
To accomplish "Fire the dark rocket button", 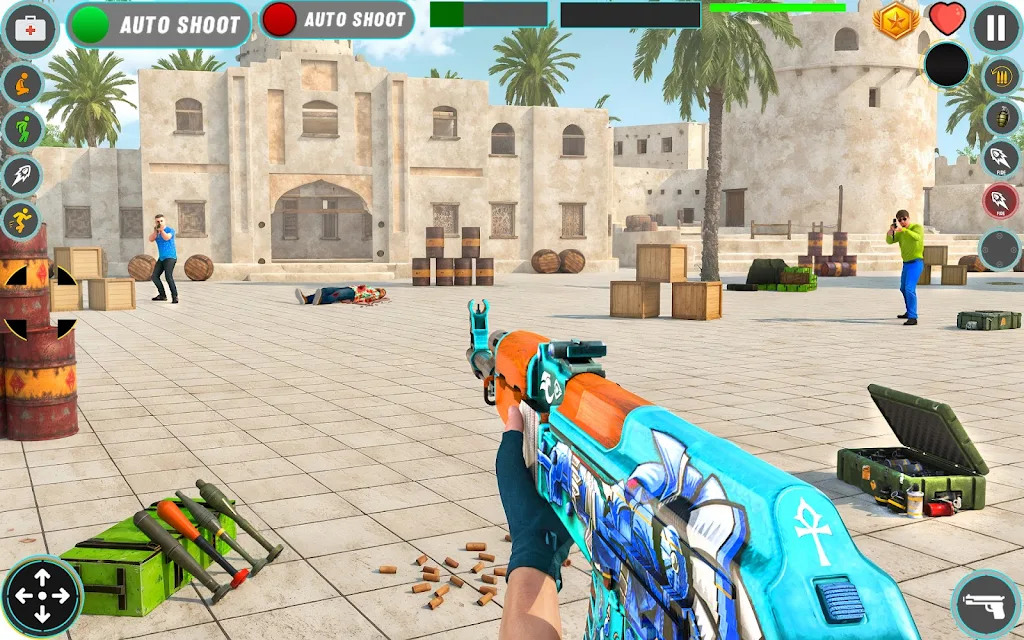I will [1000, 158].
